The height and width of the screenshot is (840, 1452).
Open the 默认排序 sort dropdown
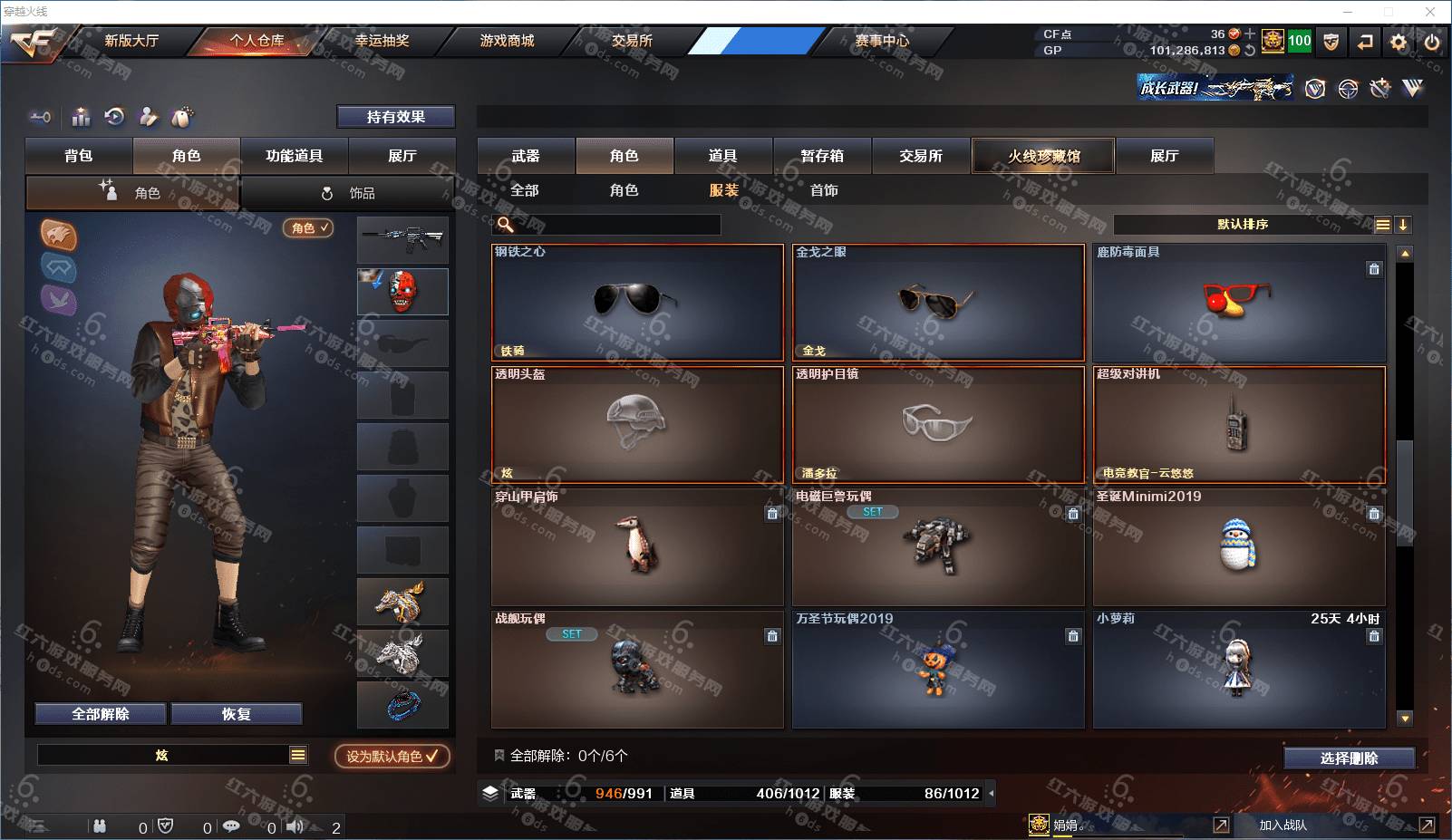[x=1243, y=225]
